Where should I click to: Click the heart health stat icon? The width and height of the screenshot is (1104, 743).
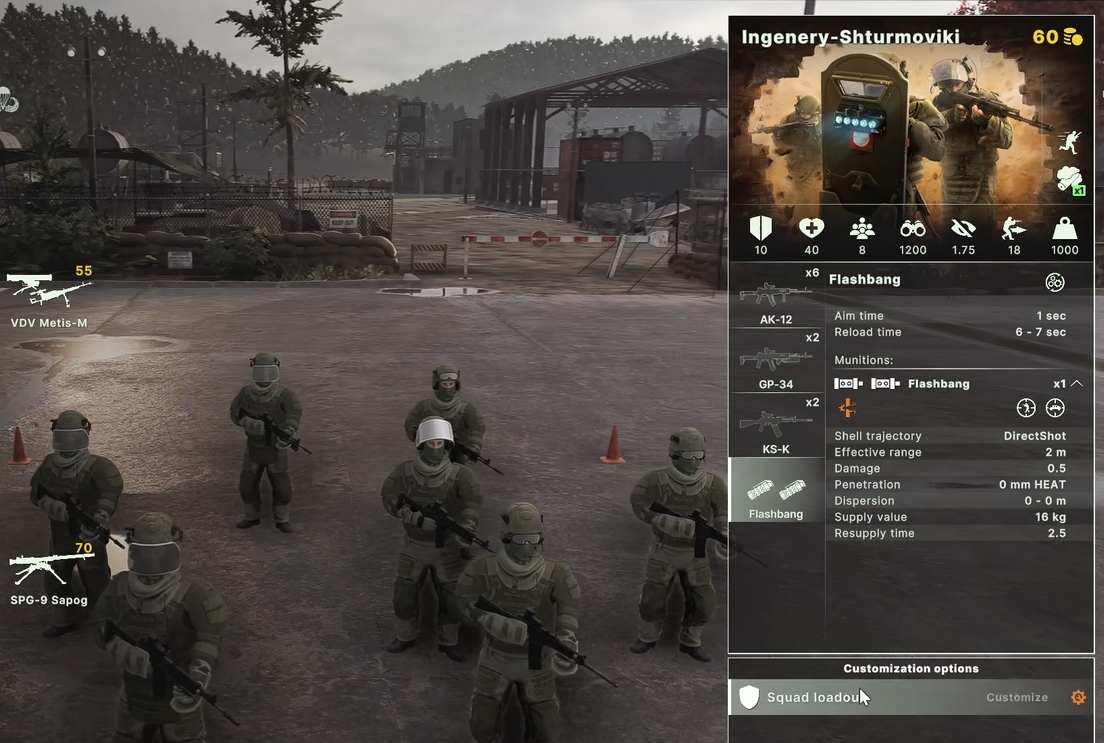811,229
